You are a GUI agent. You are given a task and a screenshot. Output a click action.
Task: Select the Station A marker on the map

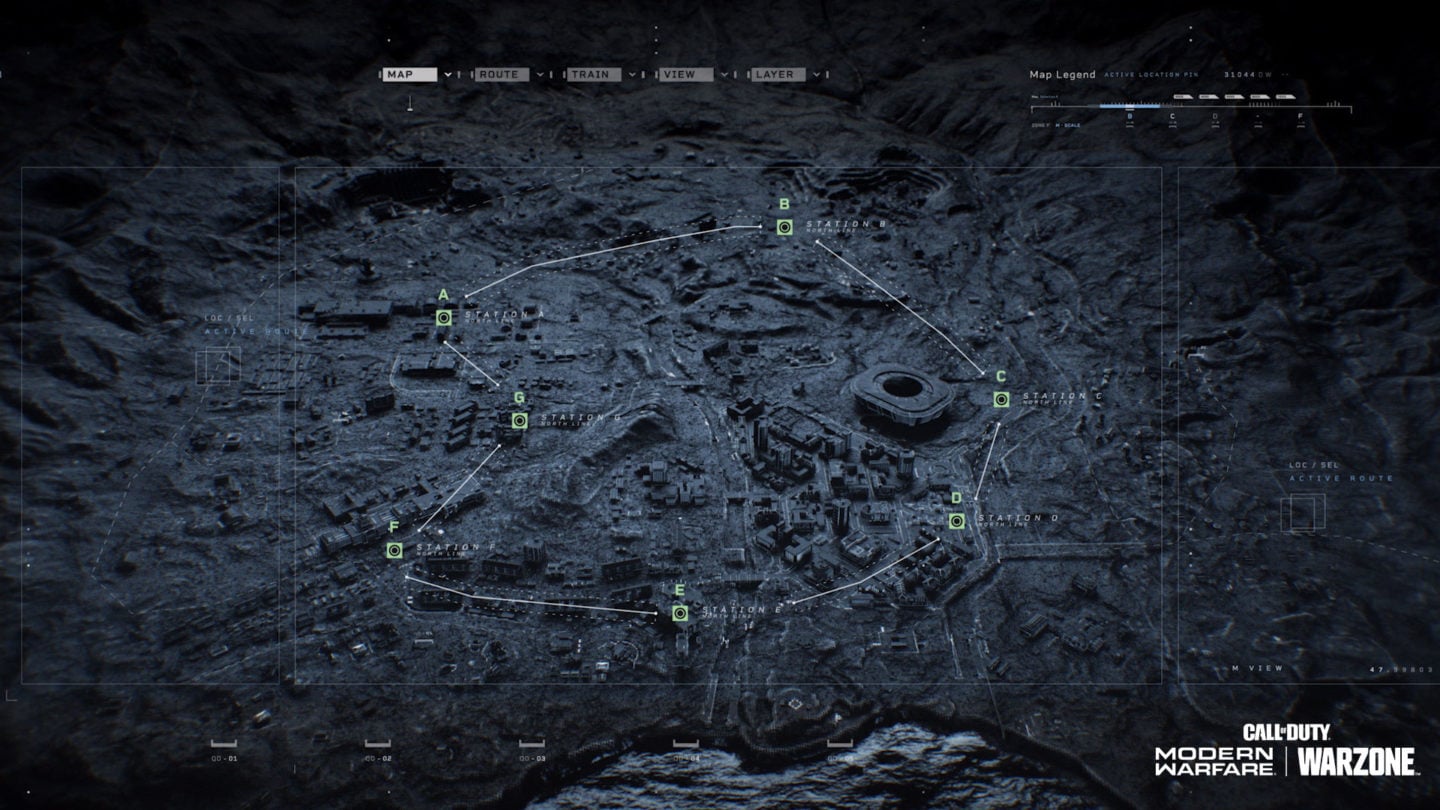443,318
